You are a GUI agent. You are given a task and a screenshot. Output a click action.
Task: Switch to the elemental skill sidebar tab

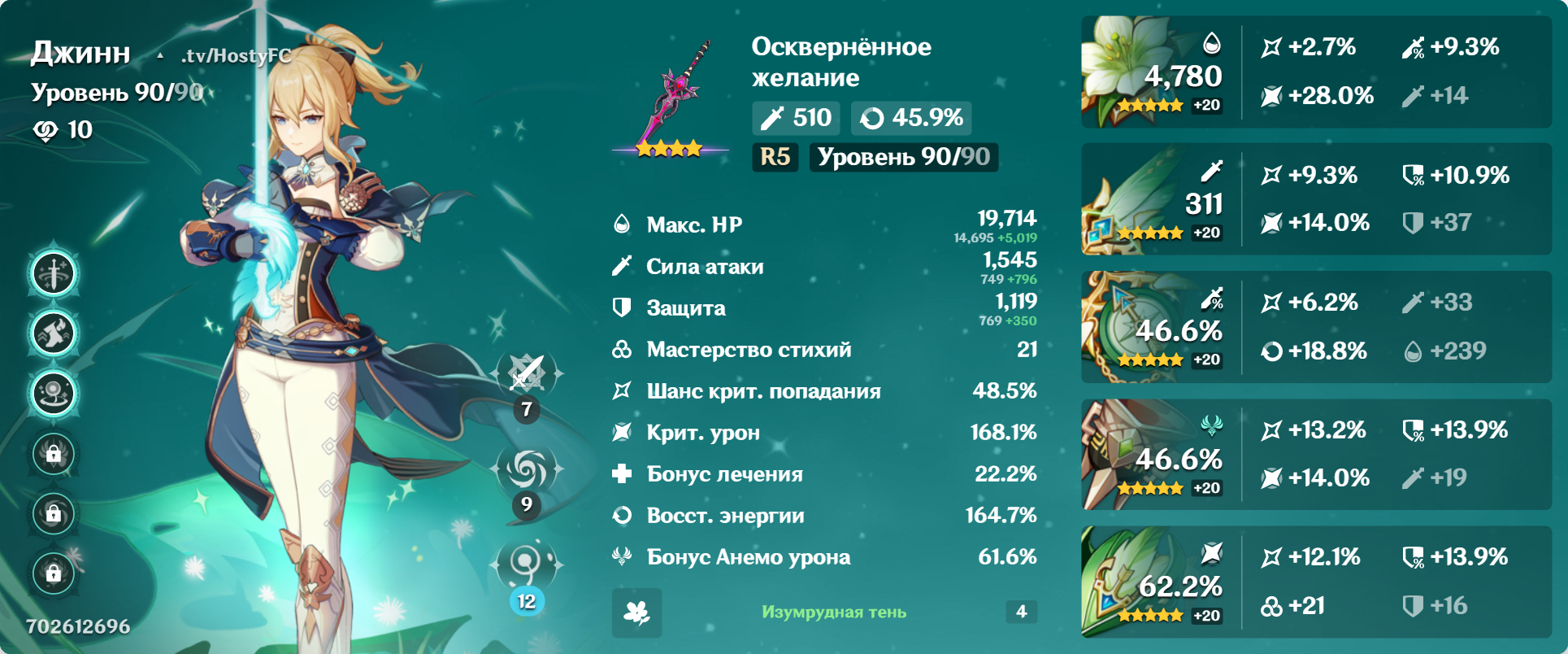click(53, 333)
